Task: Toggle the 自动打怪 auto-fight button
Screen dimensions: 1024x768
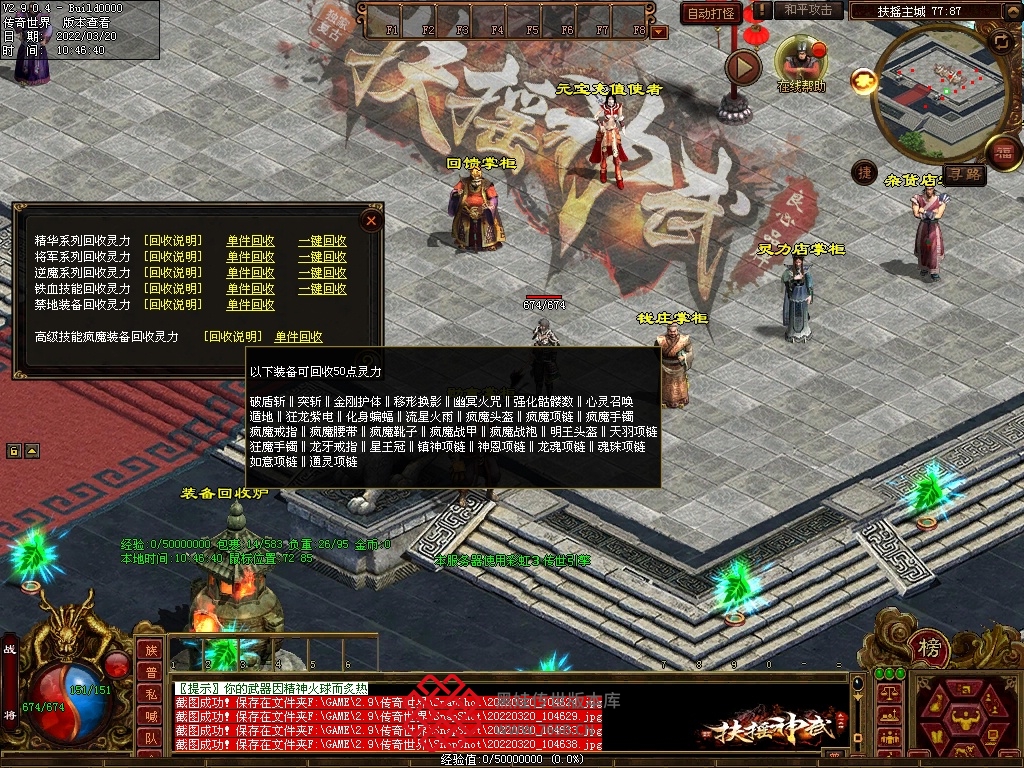Action: [x=711, y=13]
